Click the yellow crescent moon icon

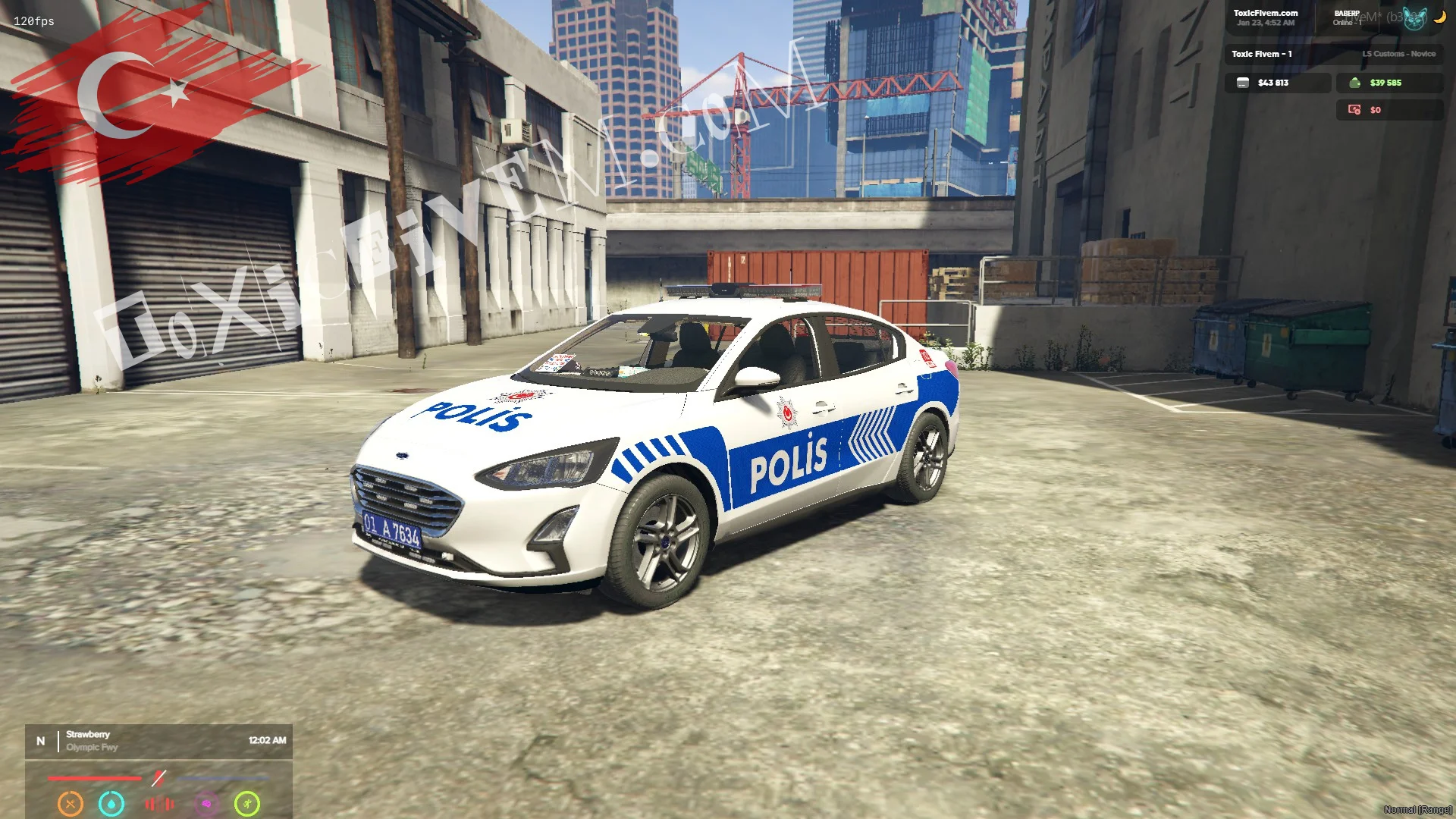pos(1439,17)
